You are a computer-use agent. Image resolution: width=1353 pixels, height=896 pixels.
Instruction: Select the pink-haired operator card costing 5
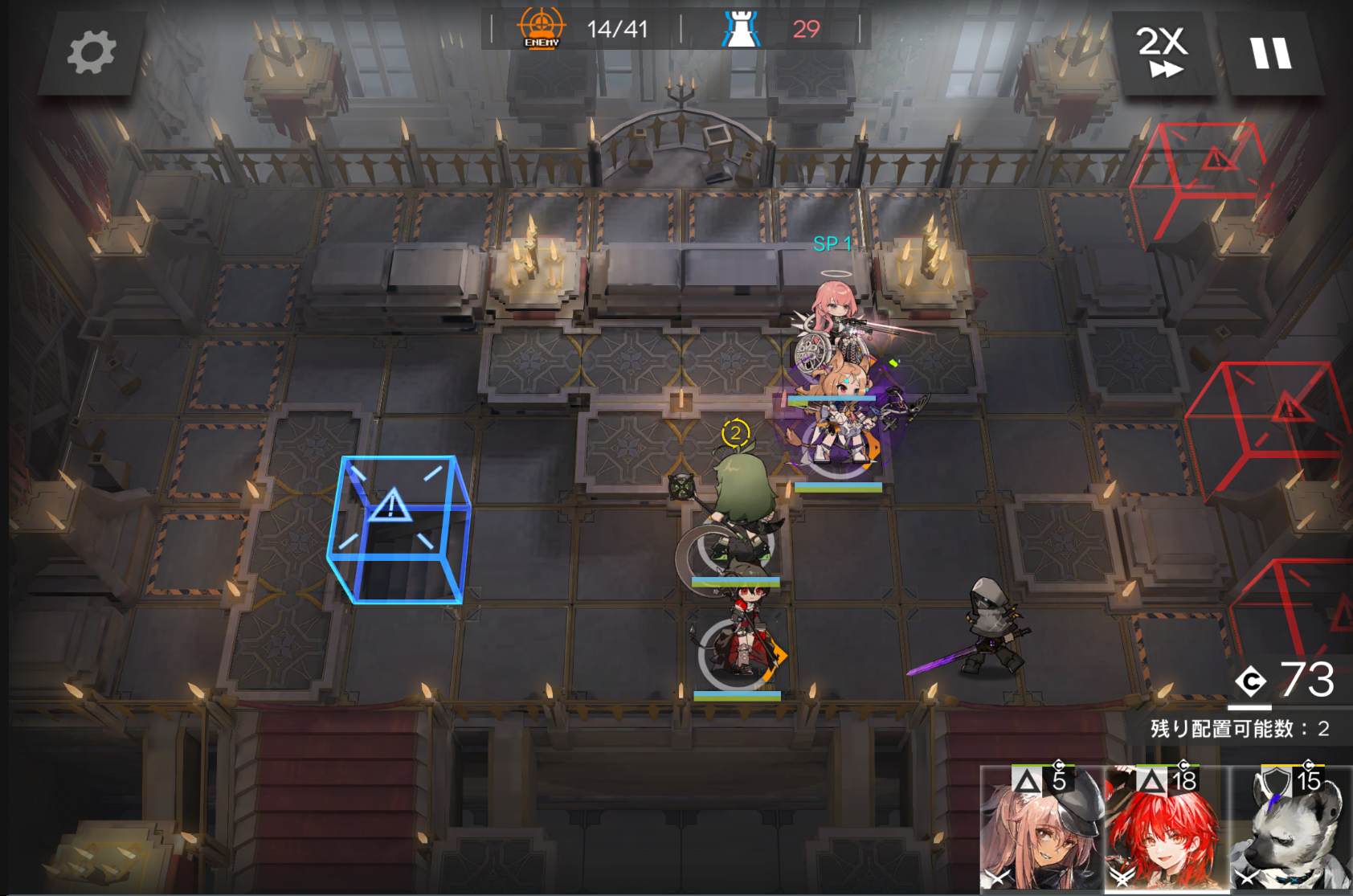pyautogui.click(x=1041, y=829)
